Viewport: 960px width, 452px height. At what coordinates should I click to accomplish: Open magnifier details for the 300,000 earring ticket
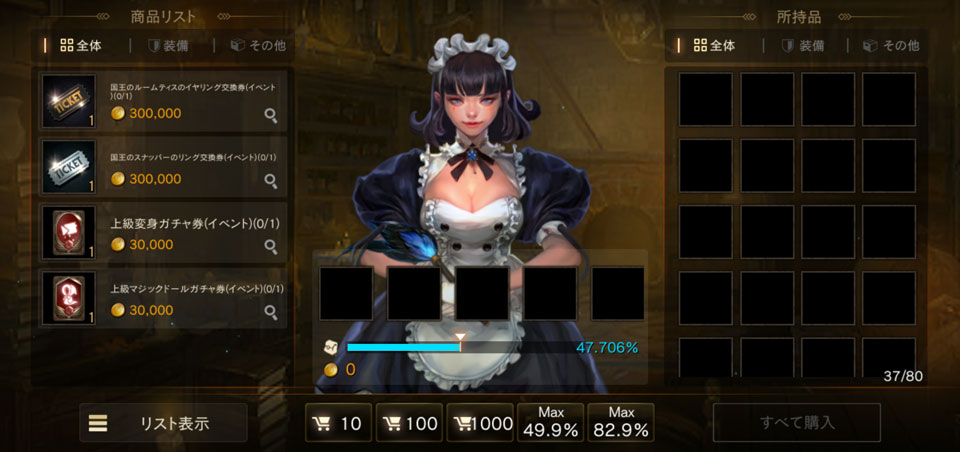(270, 115)
